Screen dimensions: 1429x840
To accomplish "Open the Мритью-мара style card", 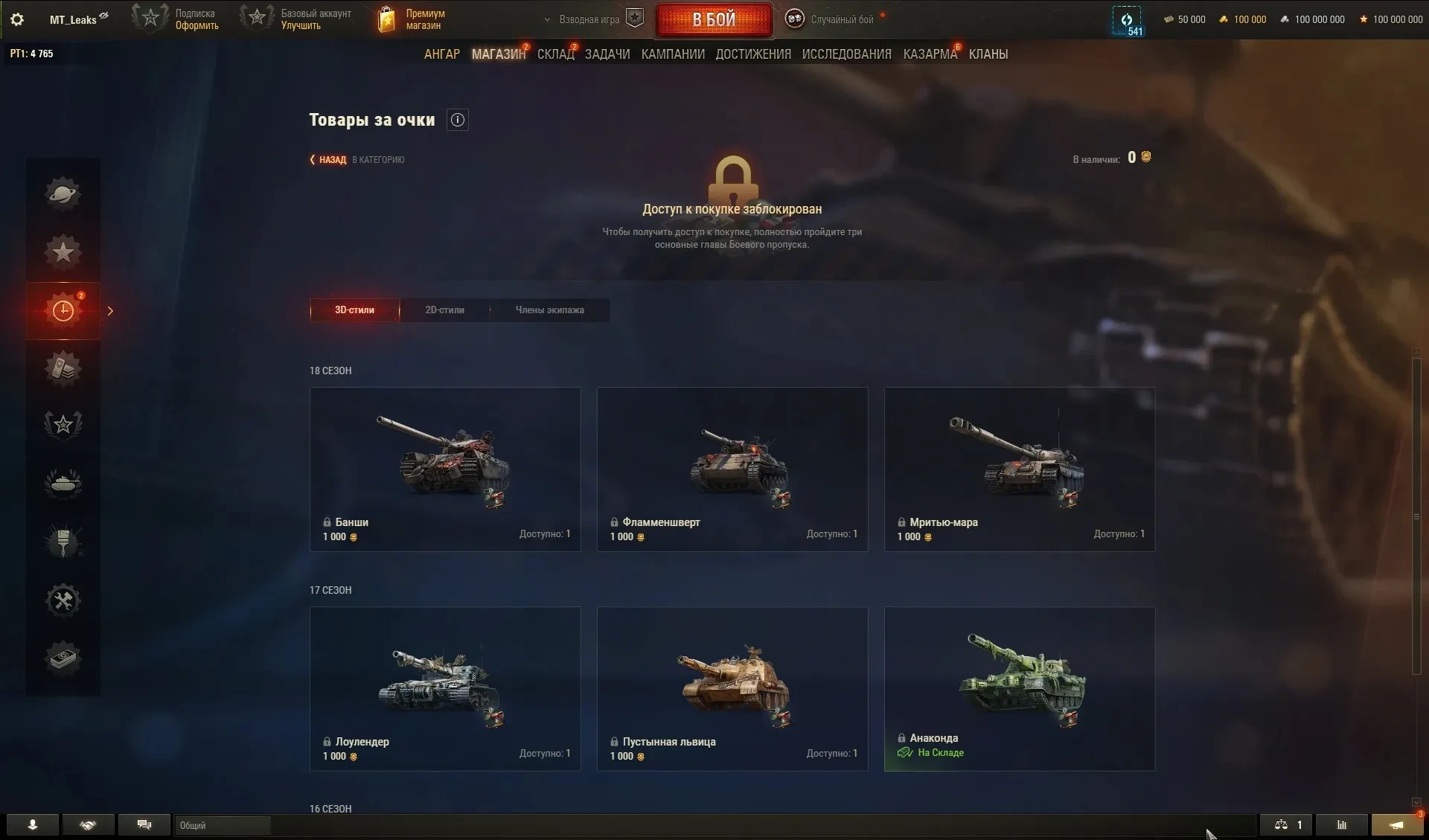I will (1020, 469).
